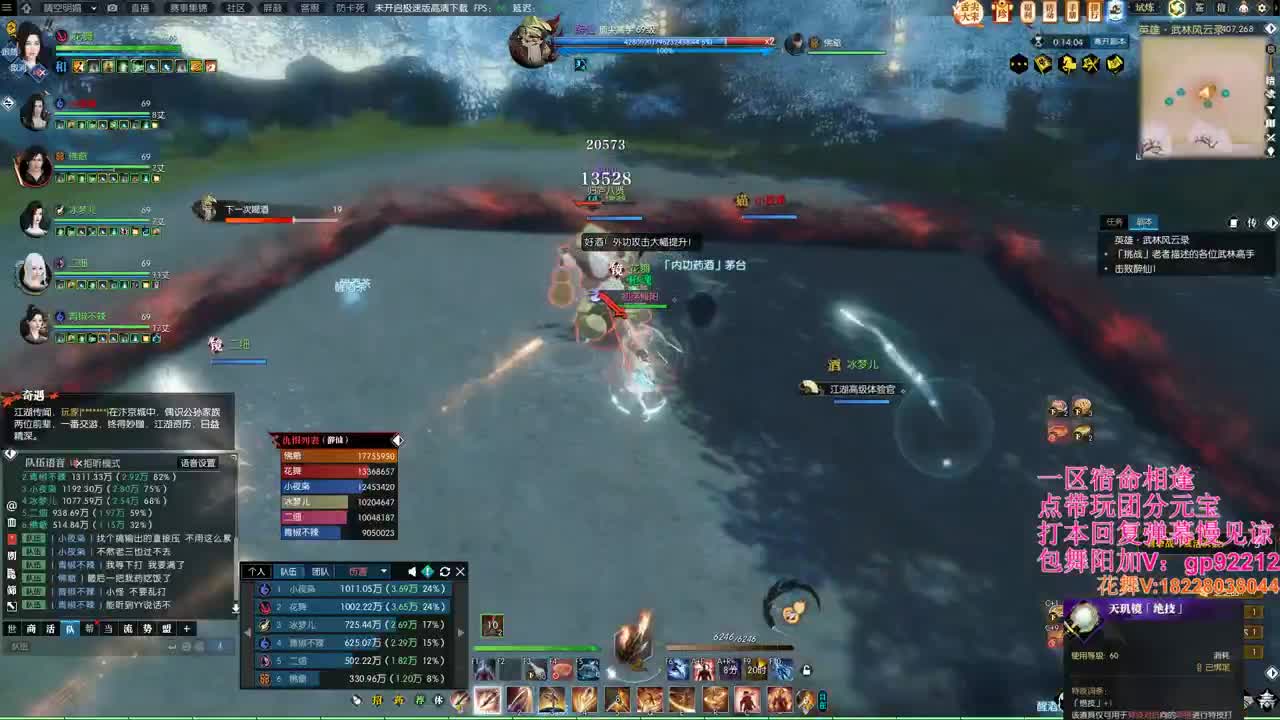1280x720 pixels.
Task: Open 语音设置 in the voice panel
Action: [198, 463]
